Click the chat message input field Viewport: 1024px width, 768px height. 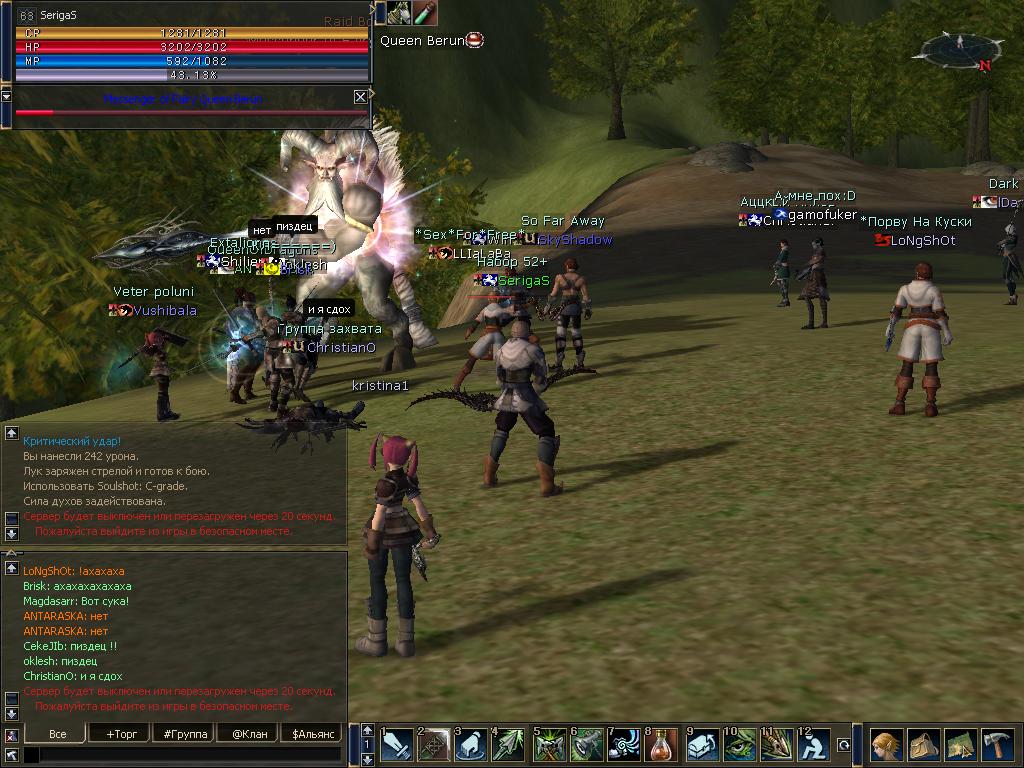click(x=181, y=755)
